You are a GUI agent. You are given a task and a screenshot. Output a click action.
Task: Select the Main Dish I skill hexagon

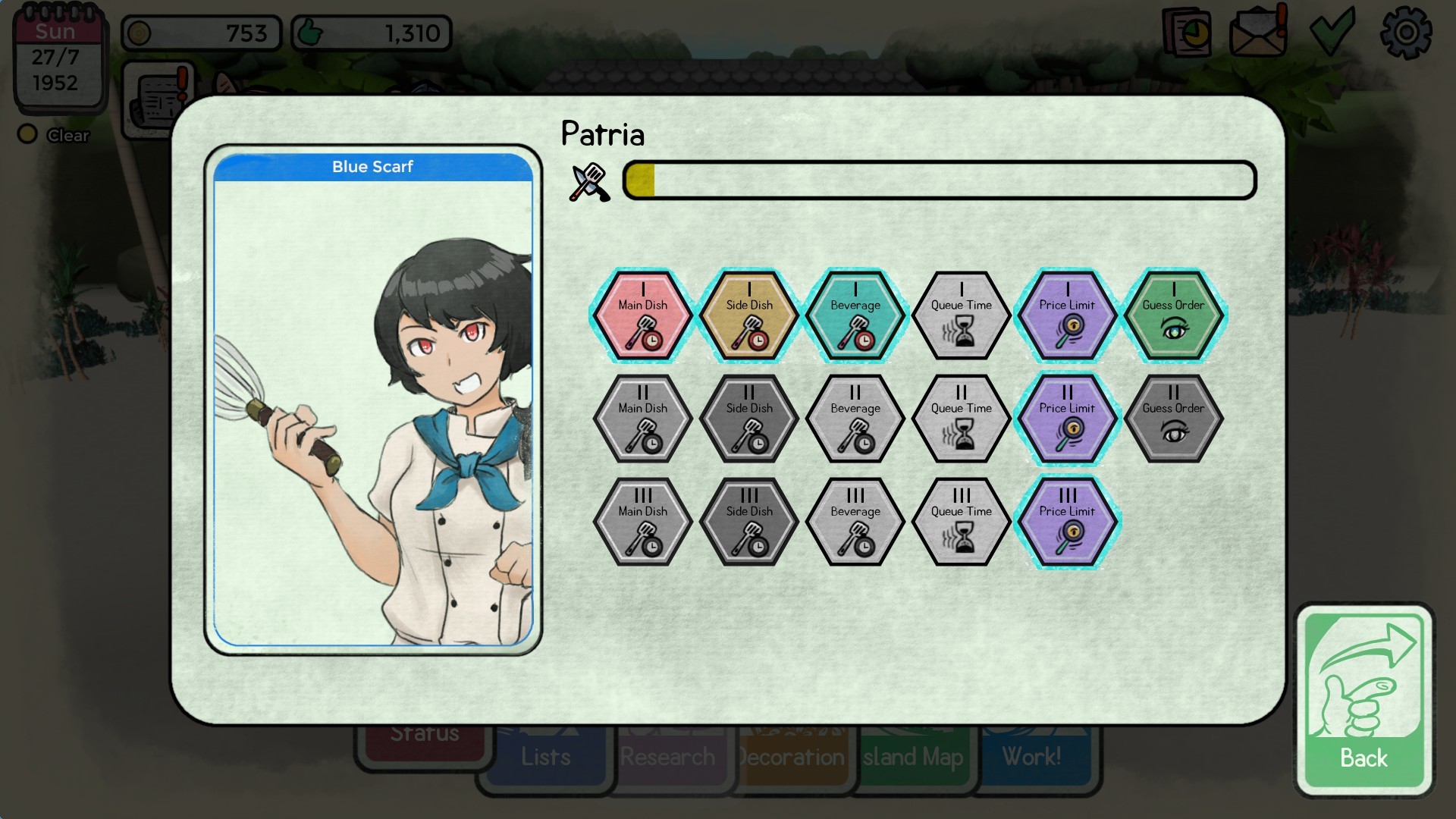point(642,314)
